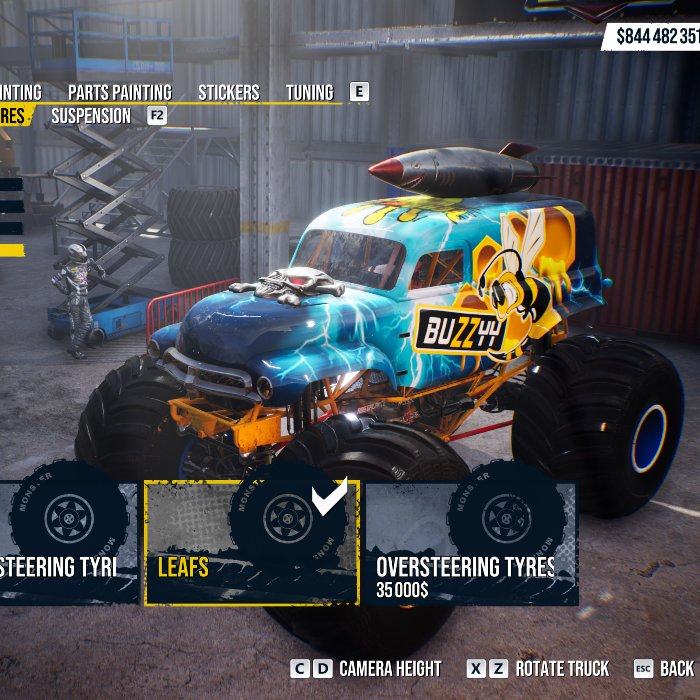Pick the partially visible steering tyres card
The width and height of the screenshot is (700, 700).
point(63,543)
